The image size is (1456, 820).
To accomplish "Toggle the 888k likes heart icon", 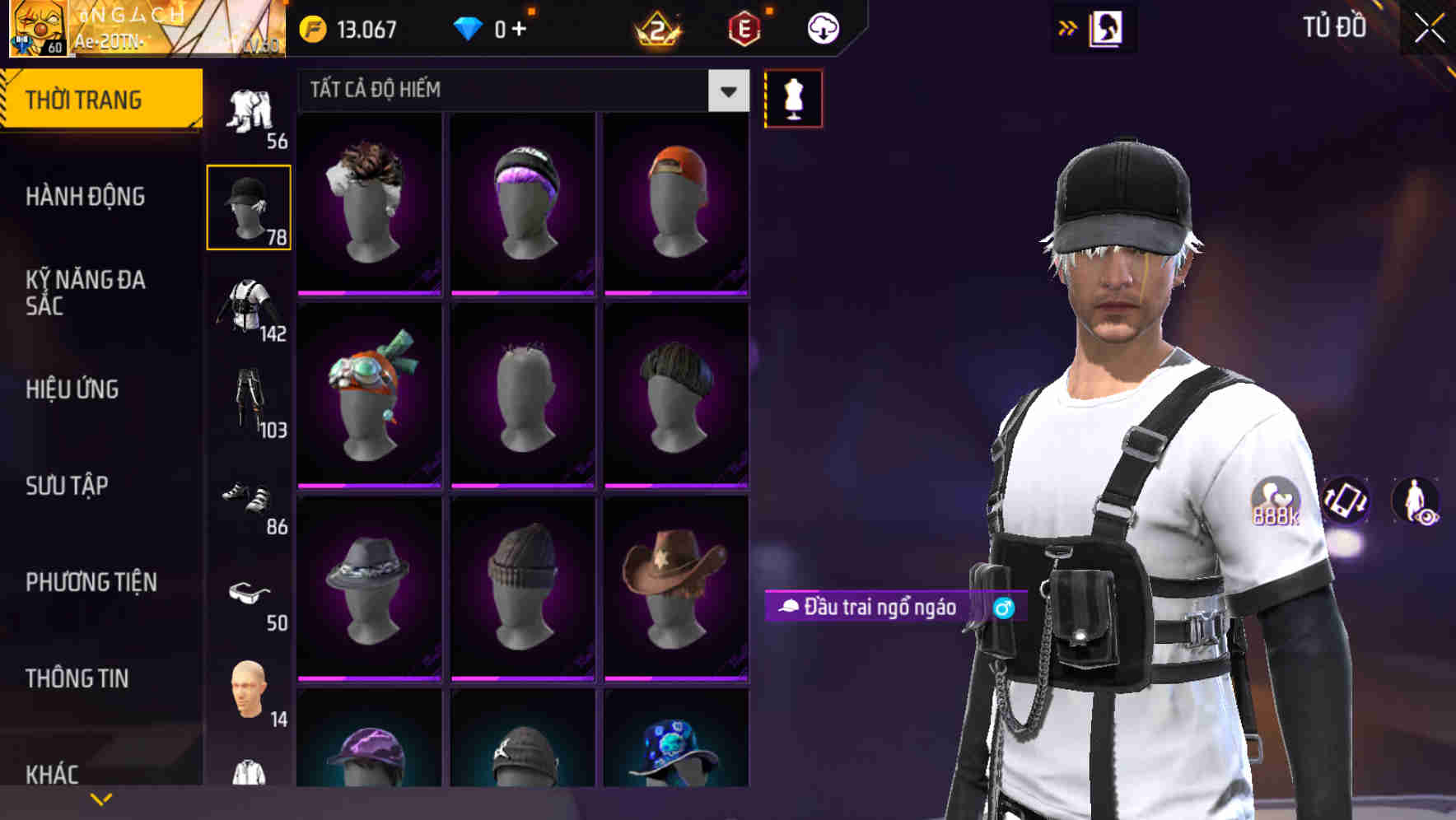I will pyautogui.click(x=1274, y=502).
